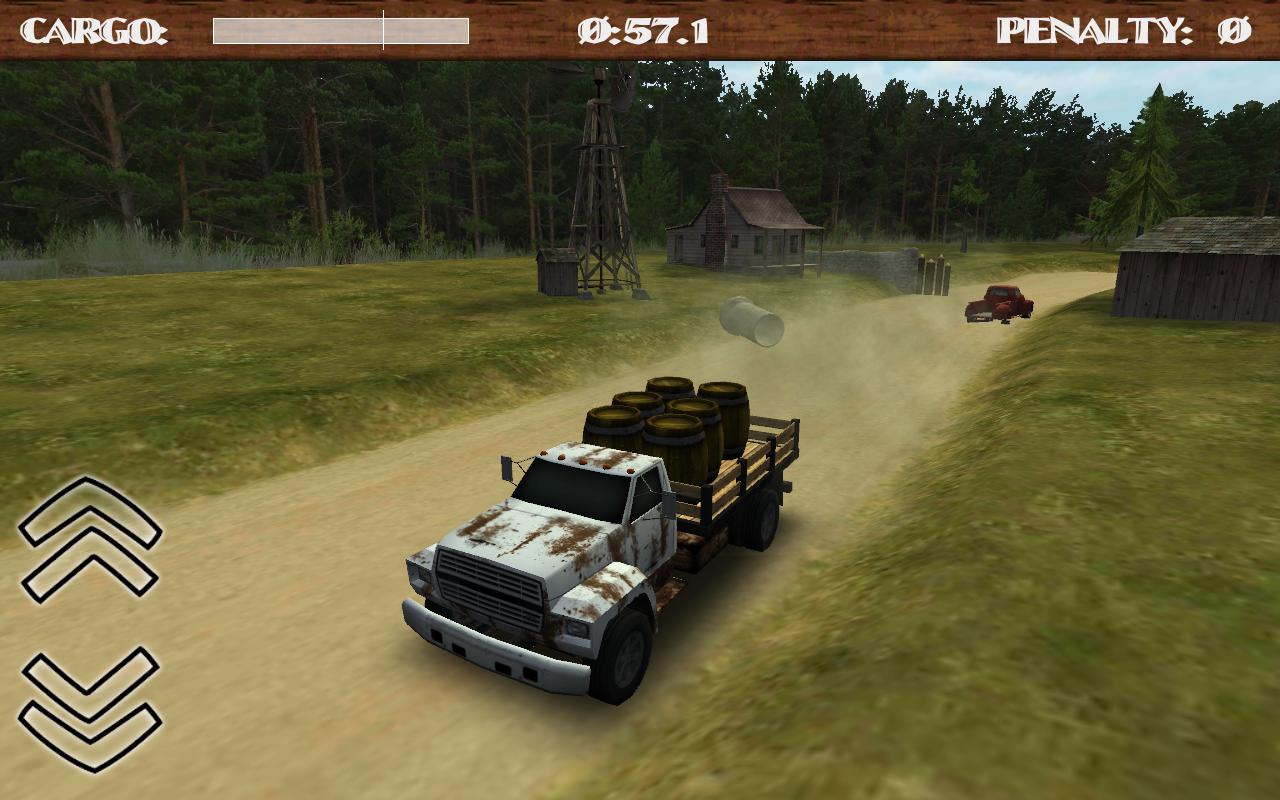Click the red pickup truck ahead
Image resolution: width=1280 pixels, height=800 pixels.
tap(995, 305)
